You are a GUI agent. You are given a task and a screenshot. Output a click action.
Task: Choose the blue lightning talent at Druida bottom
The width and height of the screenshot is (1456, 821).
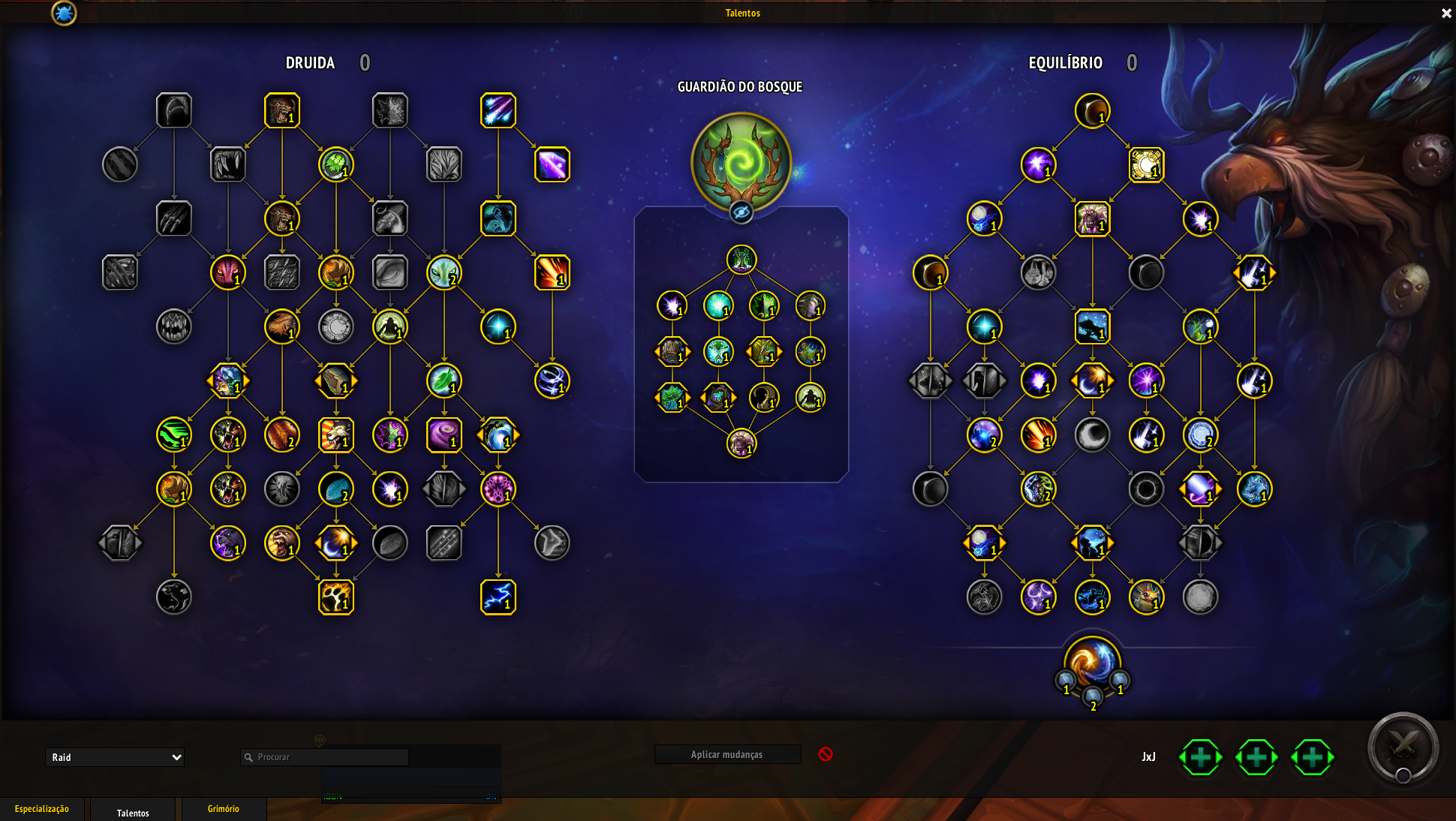[498, 597]
